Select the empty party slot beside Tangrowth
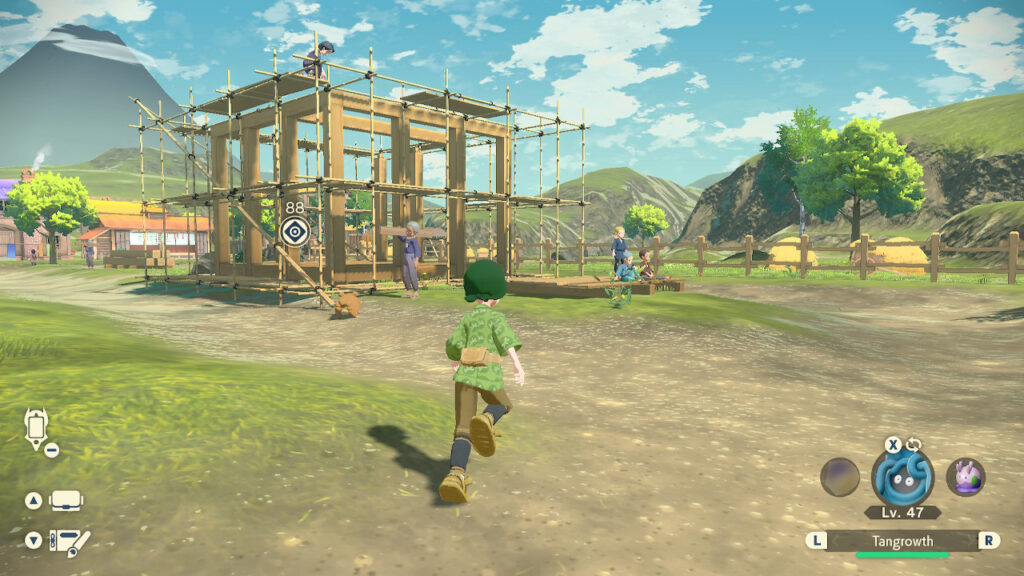Image resolution: width=1024 pixels, height=576 pixels. click(x=840, y=477)
